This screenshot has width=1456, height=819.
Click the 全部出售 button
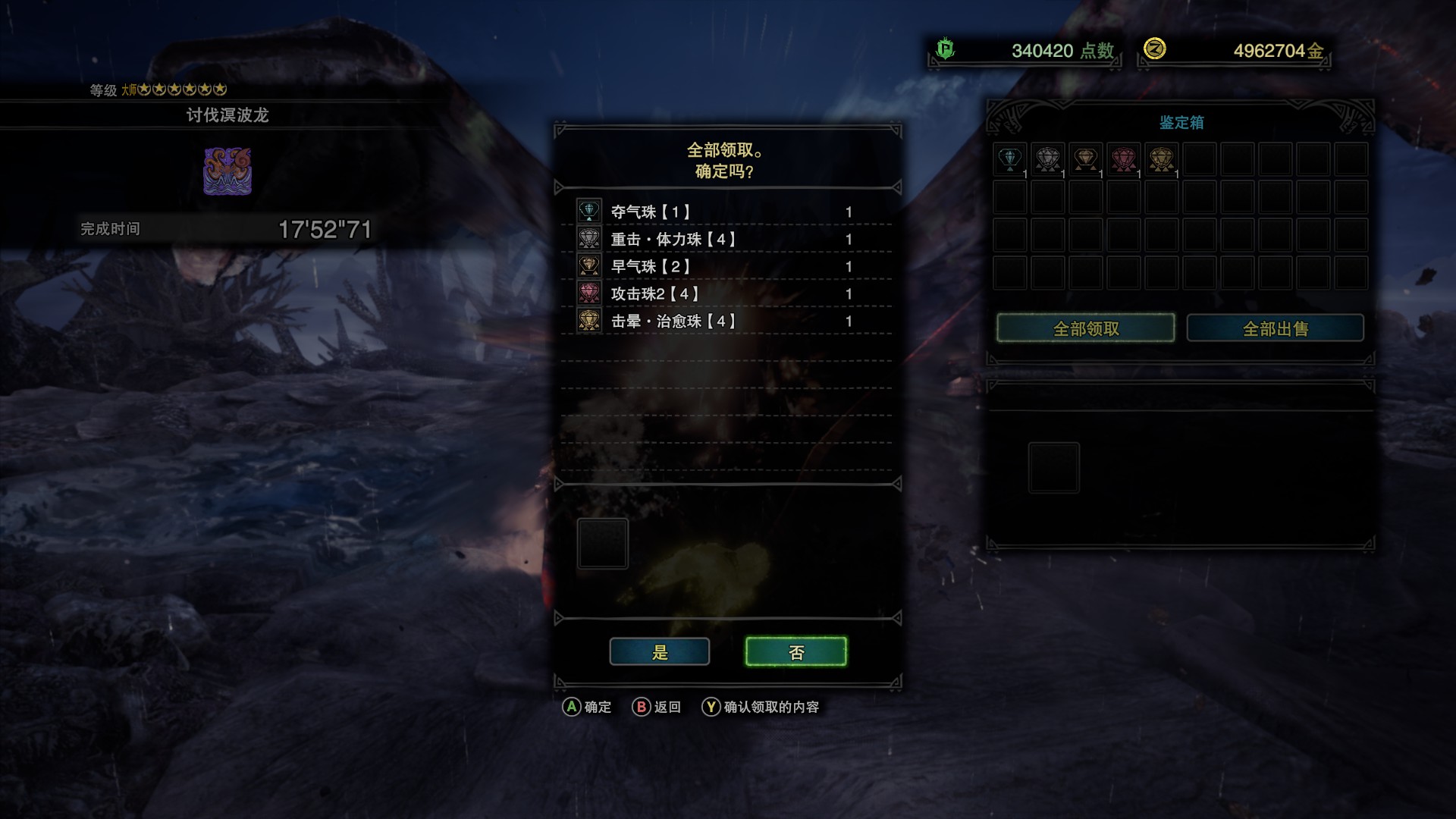1276,328
